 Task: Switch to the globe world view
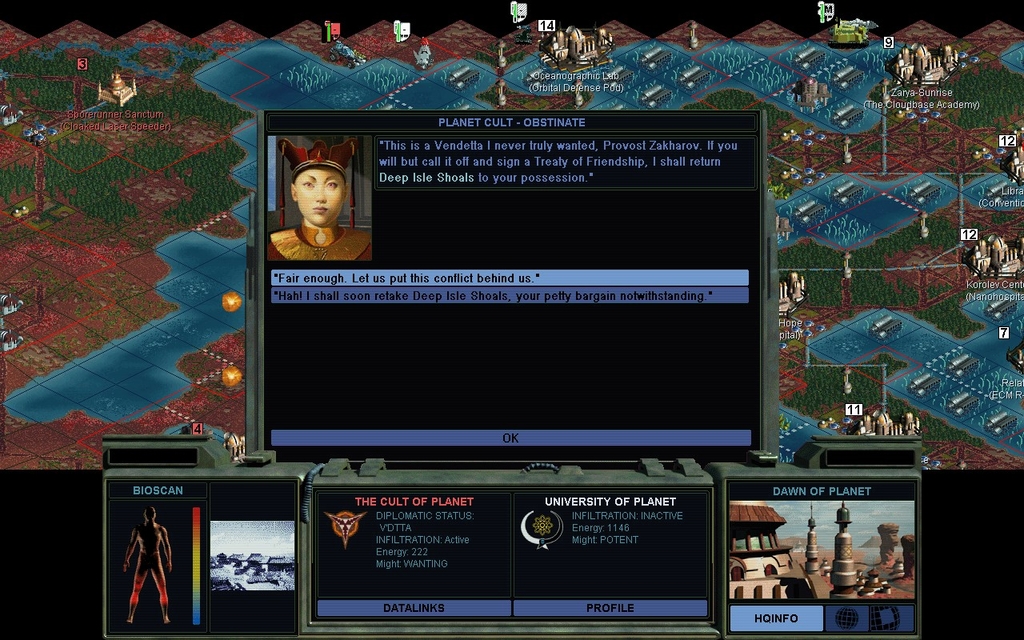[x=845, y=618]
